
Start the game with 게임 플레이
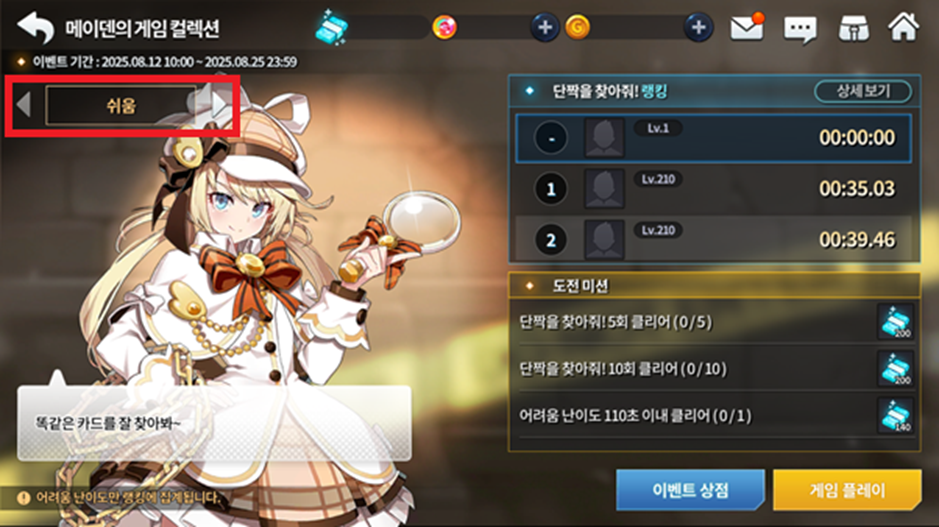tap(846, 491)
